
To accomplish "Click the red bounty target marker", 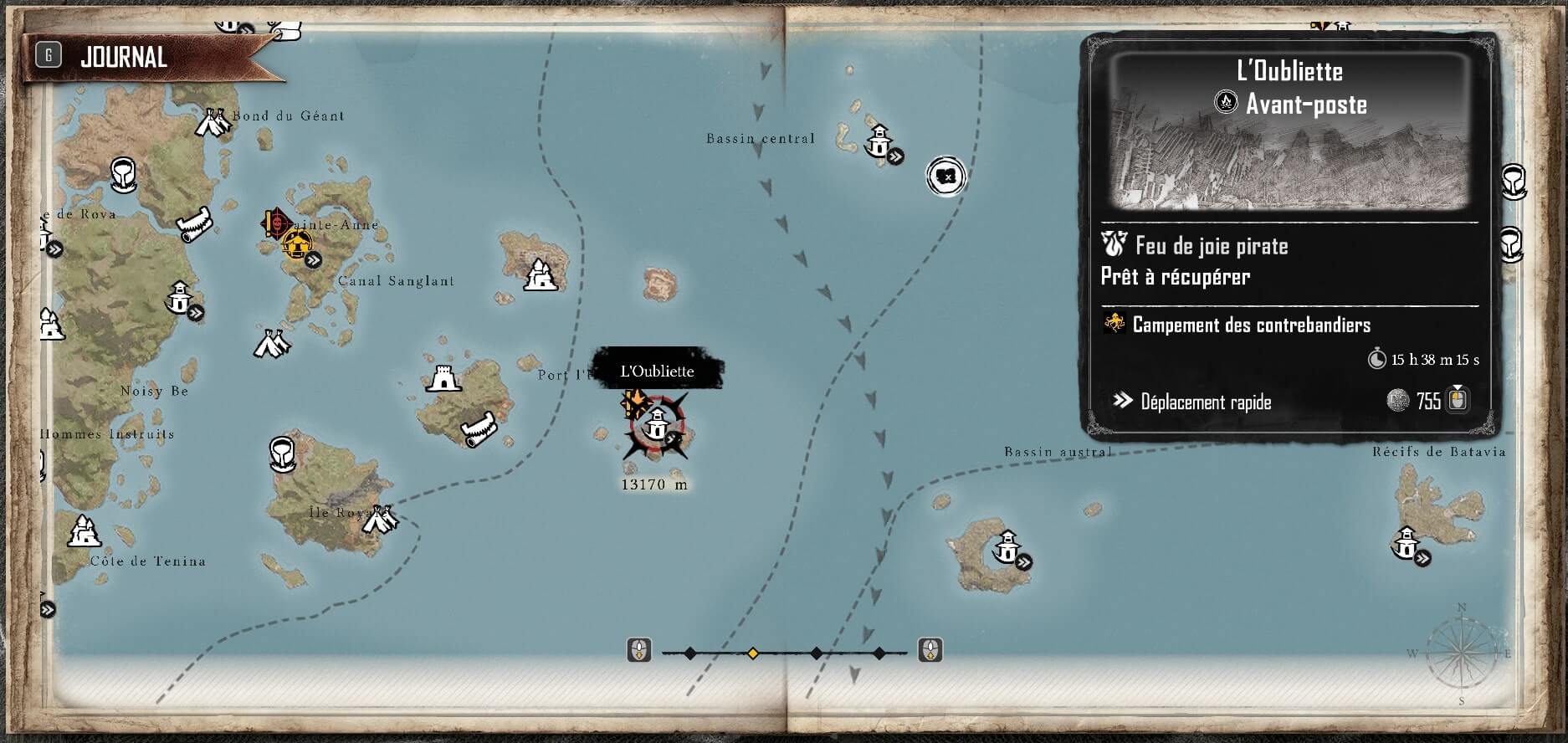I will point(274,223).
